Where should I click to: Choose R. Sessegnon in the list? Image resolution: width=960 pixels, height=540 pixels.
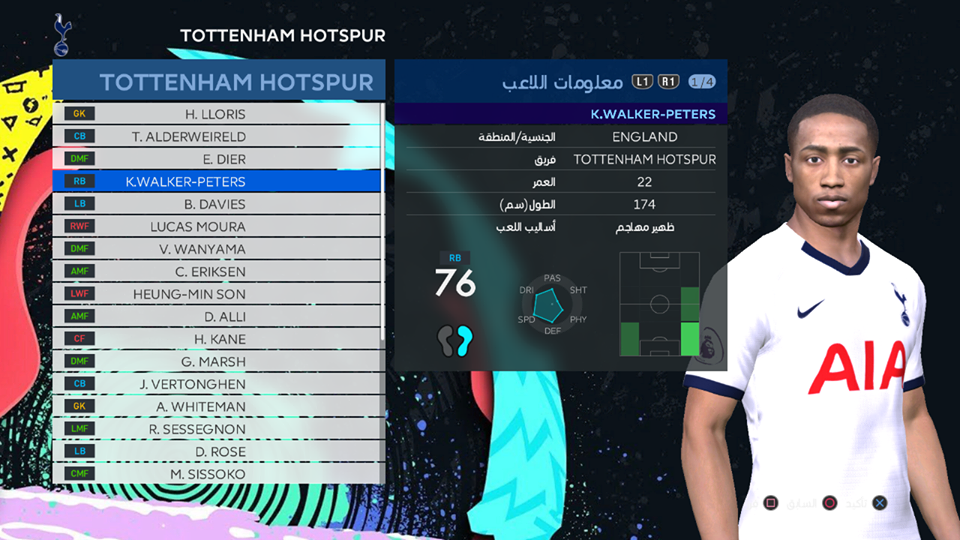[215, 429]
